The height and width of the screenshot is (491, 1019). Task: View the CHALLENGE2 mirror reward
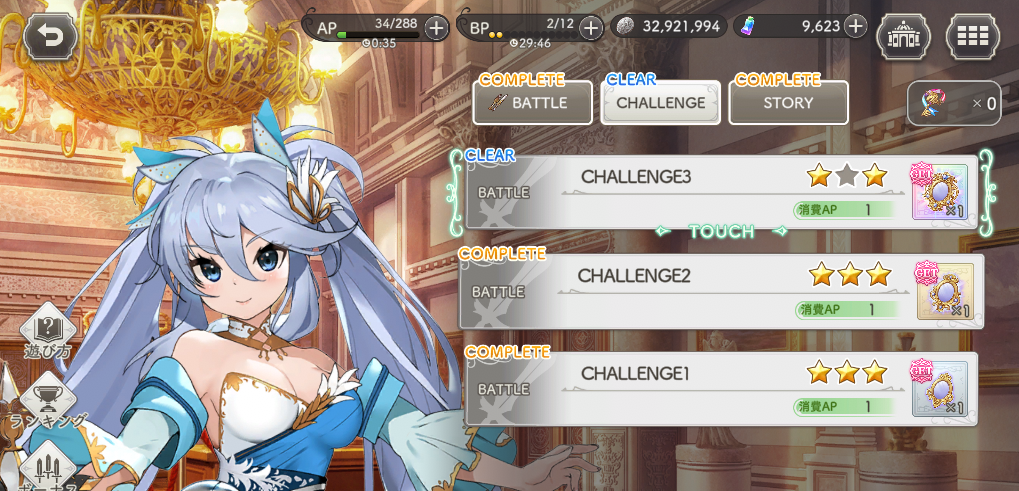coord(945,290)
